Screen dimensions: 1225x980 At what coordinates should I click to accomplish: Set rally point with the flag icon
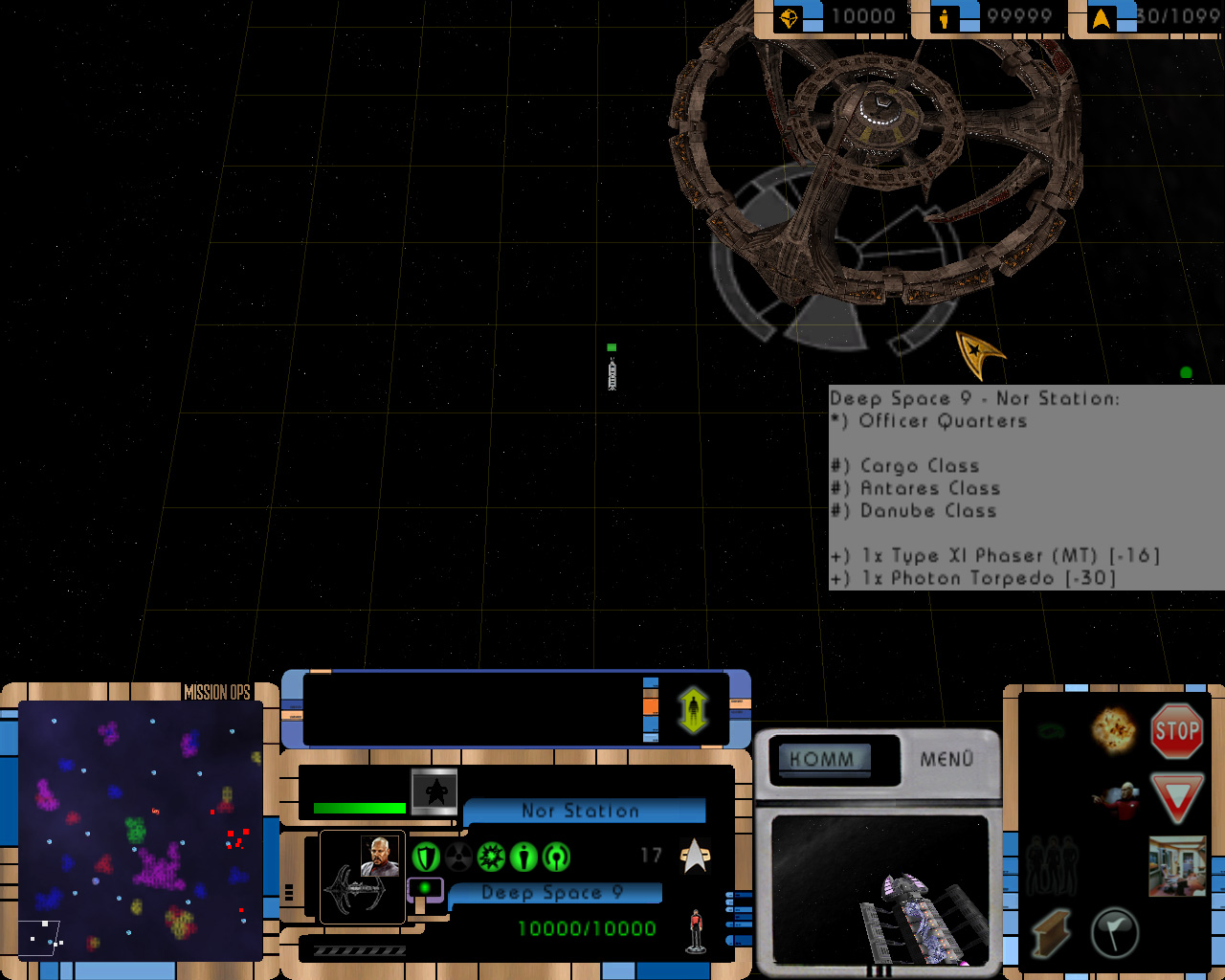[x=1114, y=931]
